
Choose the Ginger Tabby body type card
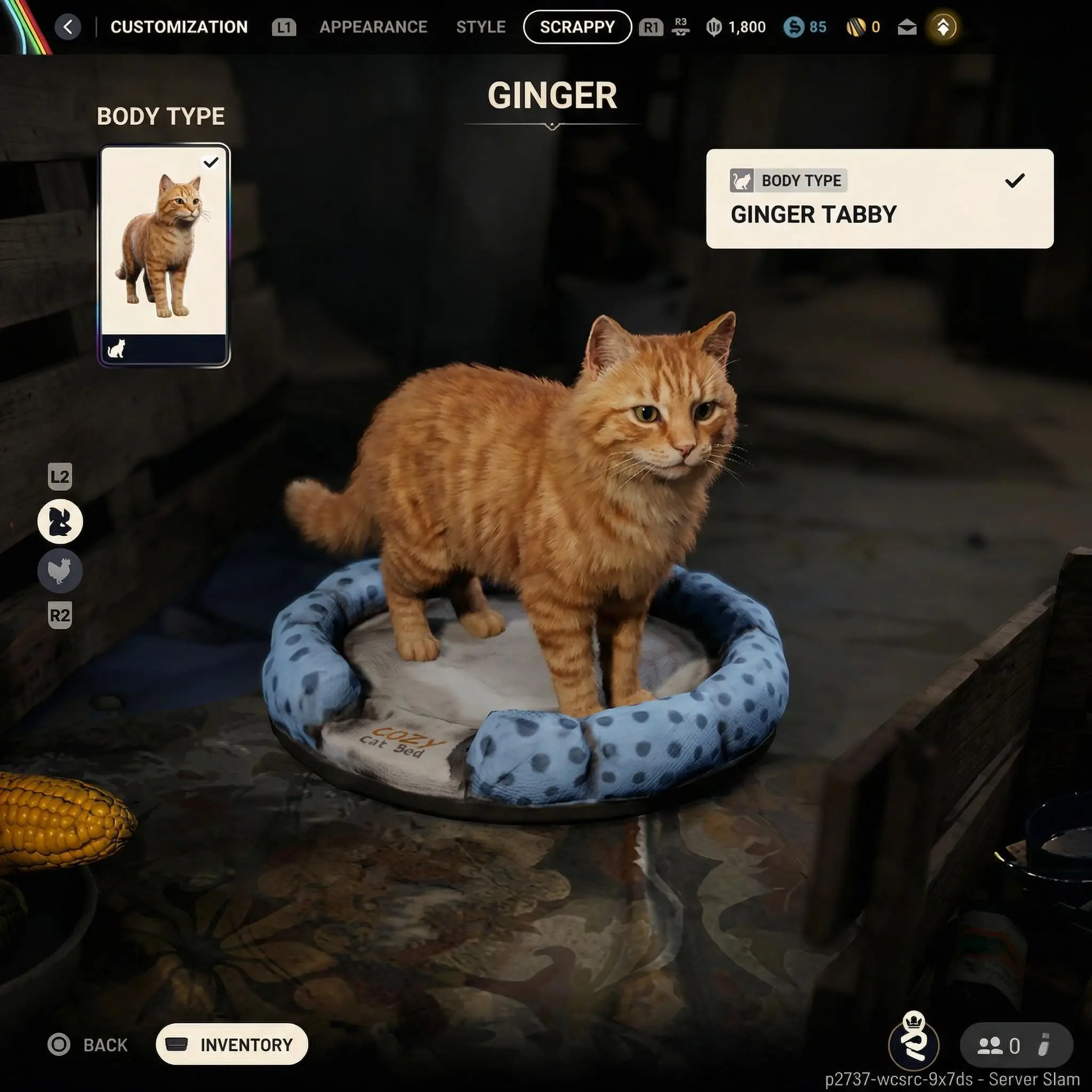(164, 255)
